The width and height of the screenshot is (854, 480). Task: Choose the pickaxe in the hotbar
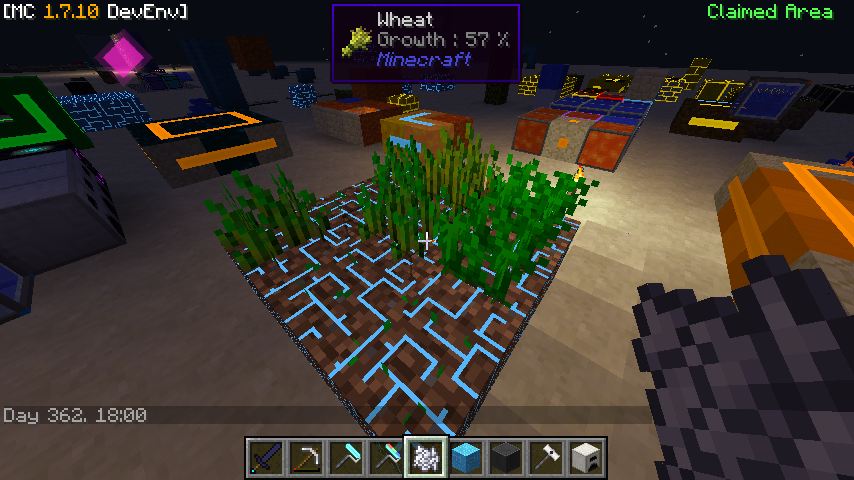[305, 458]
